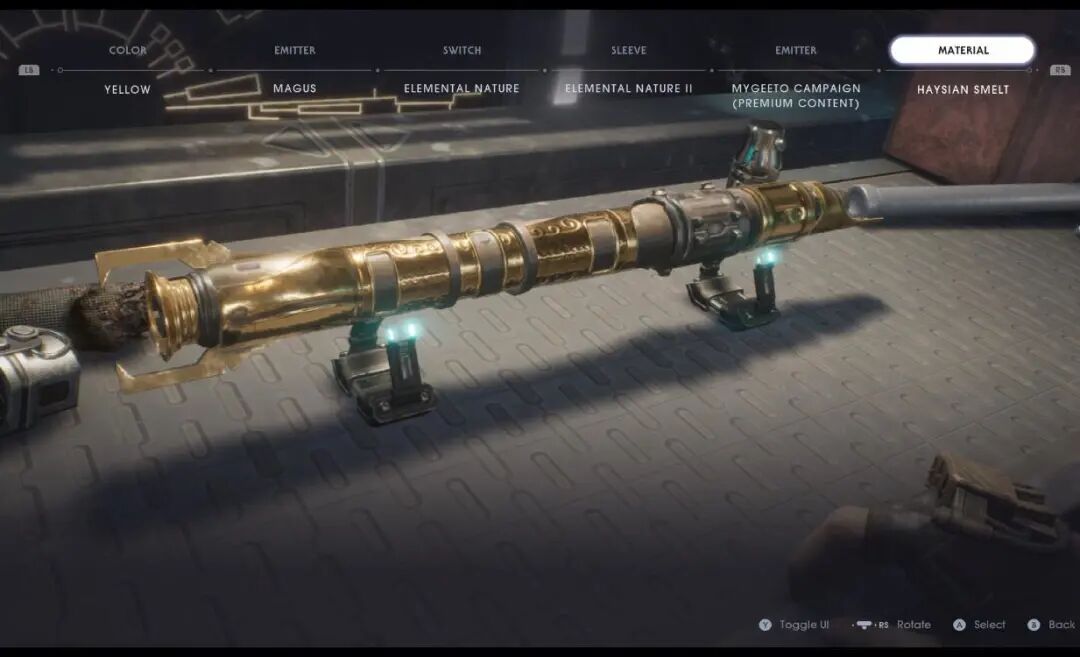Select the Switch customization tab
1080x657 pixels.
462,50
